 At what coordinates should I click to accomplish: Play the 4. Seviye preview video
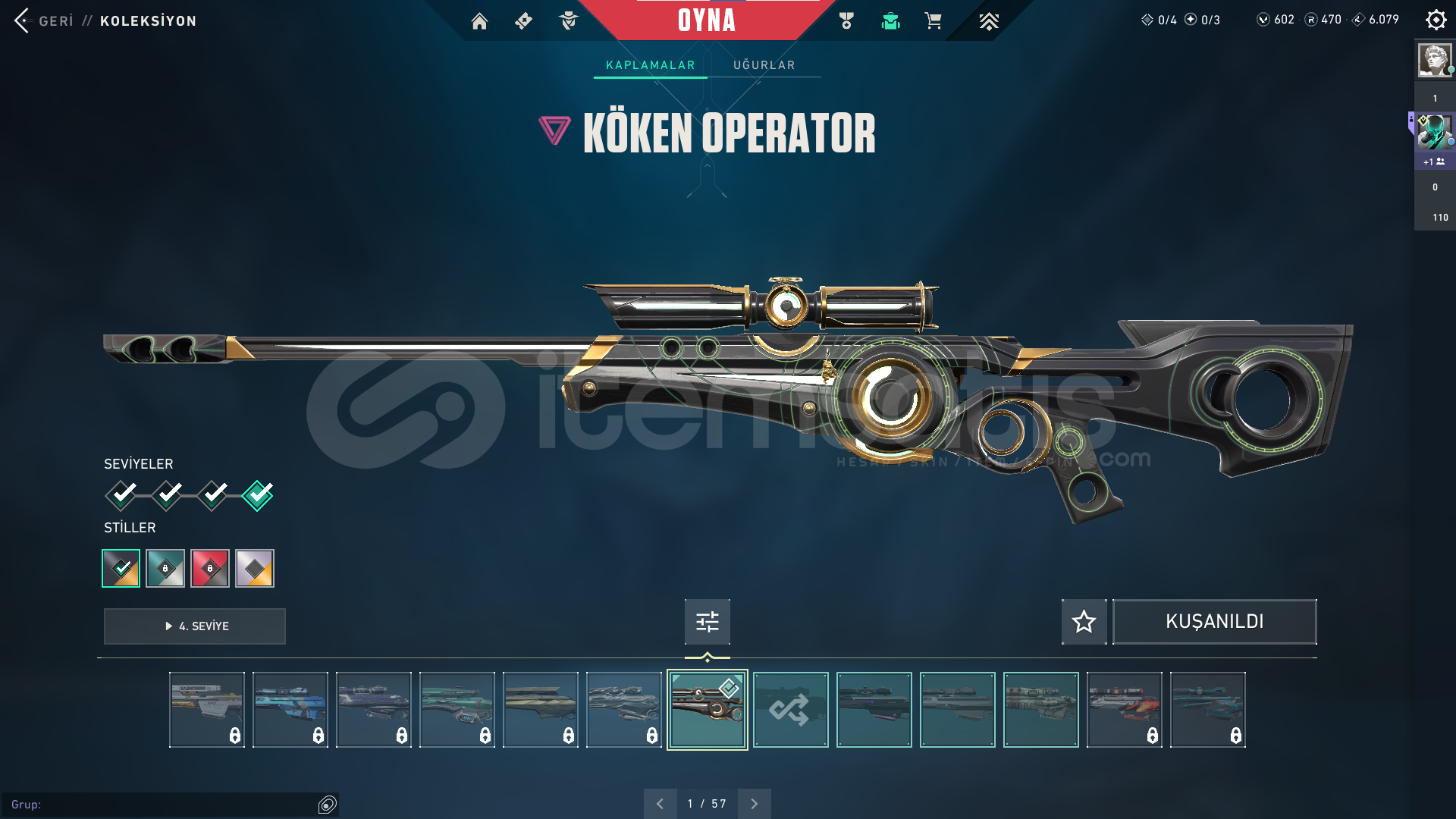(195, 626)
